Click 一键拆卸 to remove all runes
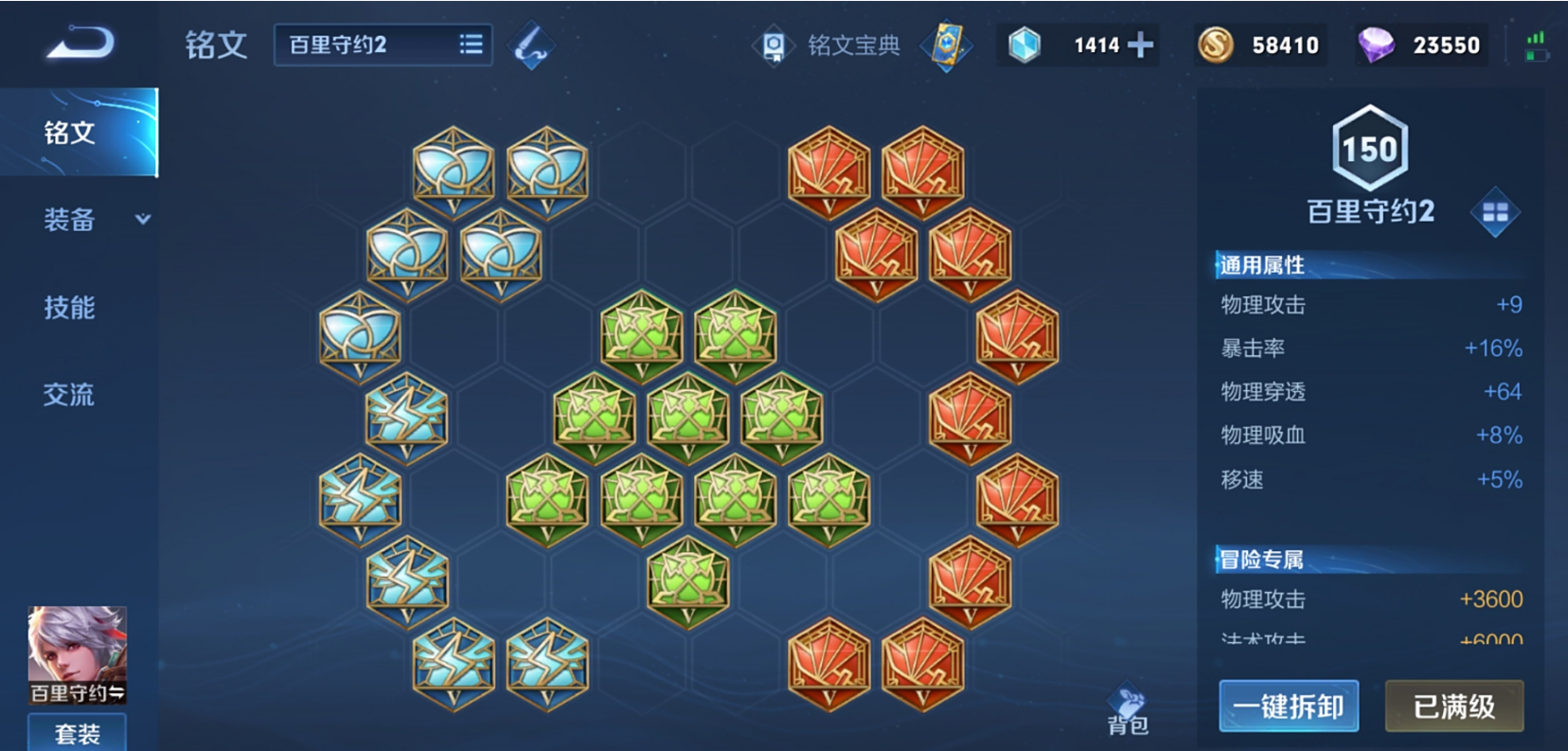Screen dimensions: 1568x751 [1288, 706]
